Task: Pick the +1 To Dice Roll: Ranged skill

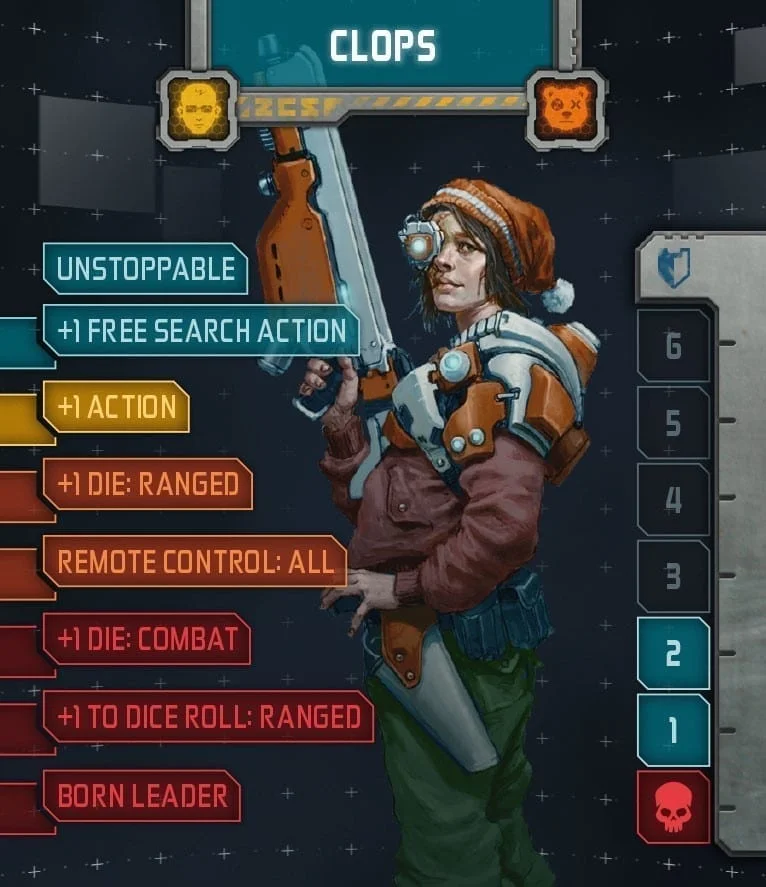Action: tap(207, 716)
